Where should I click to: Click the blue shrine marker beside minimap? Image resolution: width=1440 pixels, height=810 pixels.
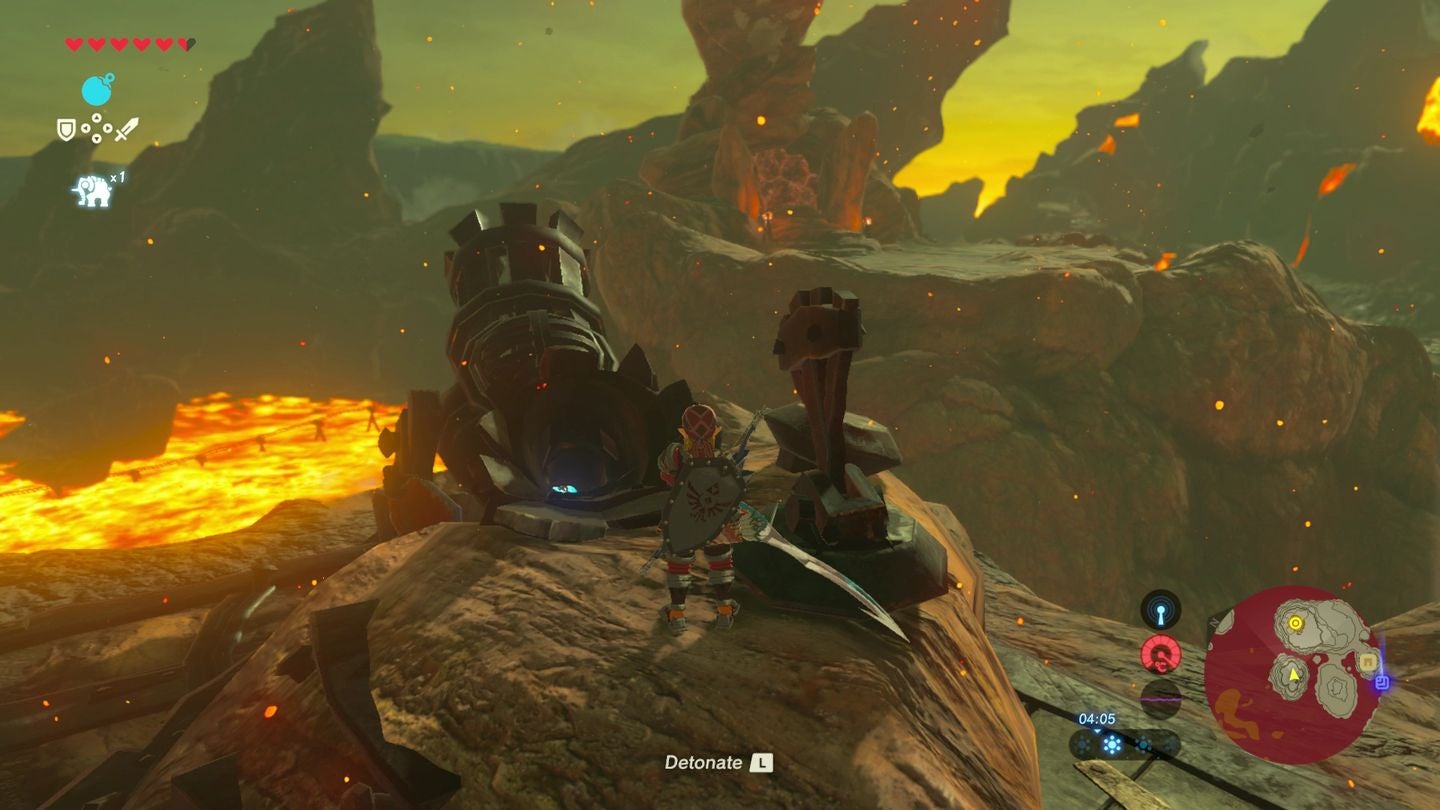point(1382,682)
